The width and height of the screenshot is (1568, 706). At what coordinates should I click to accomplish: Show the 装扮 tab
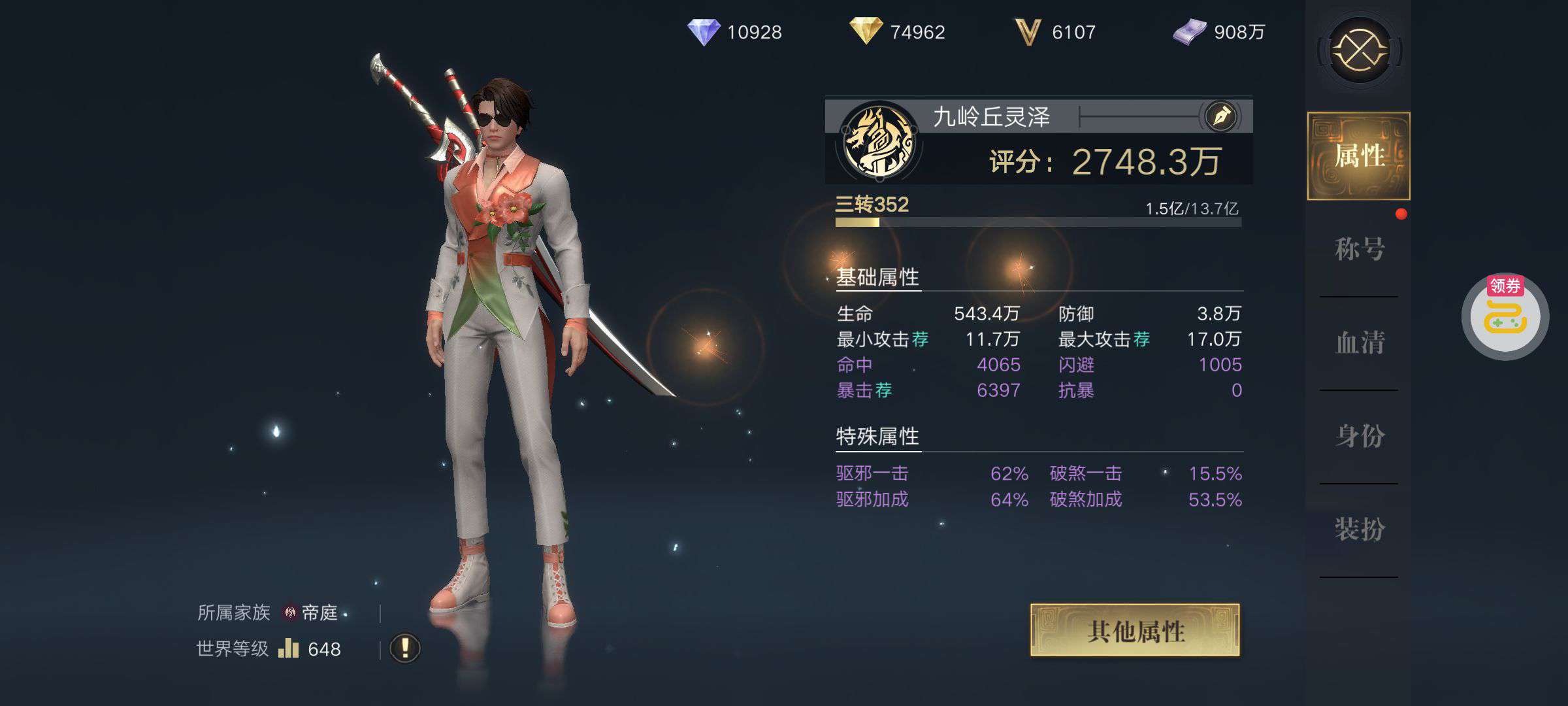(x=1359, y=529)
